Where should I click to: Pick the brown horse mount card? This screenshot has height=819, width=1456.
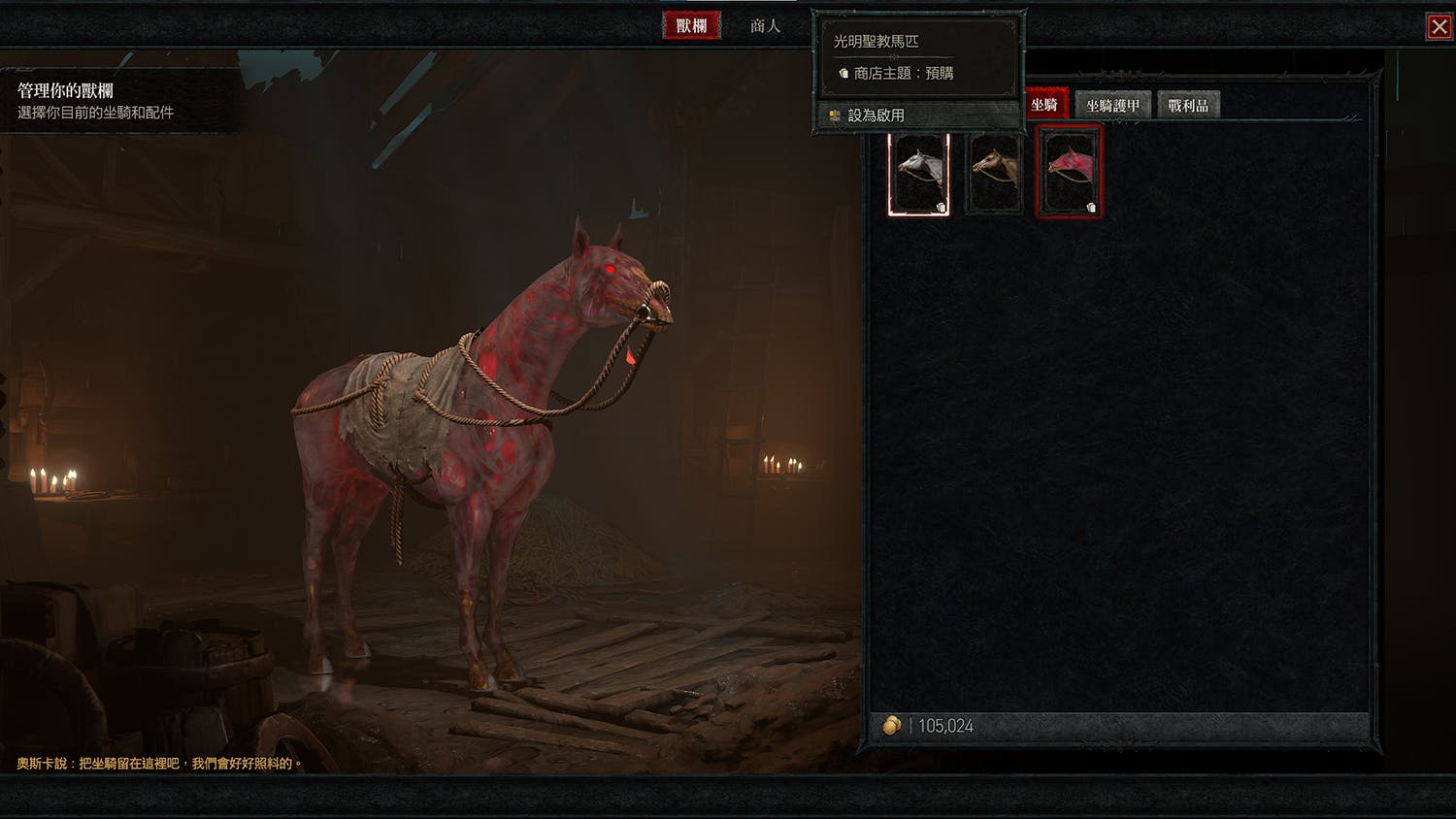[x=995, y=174]
